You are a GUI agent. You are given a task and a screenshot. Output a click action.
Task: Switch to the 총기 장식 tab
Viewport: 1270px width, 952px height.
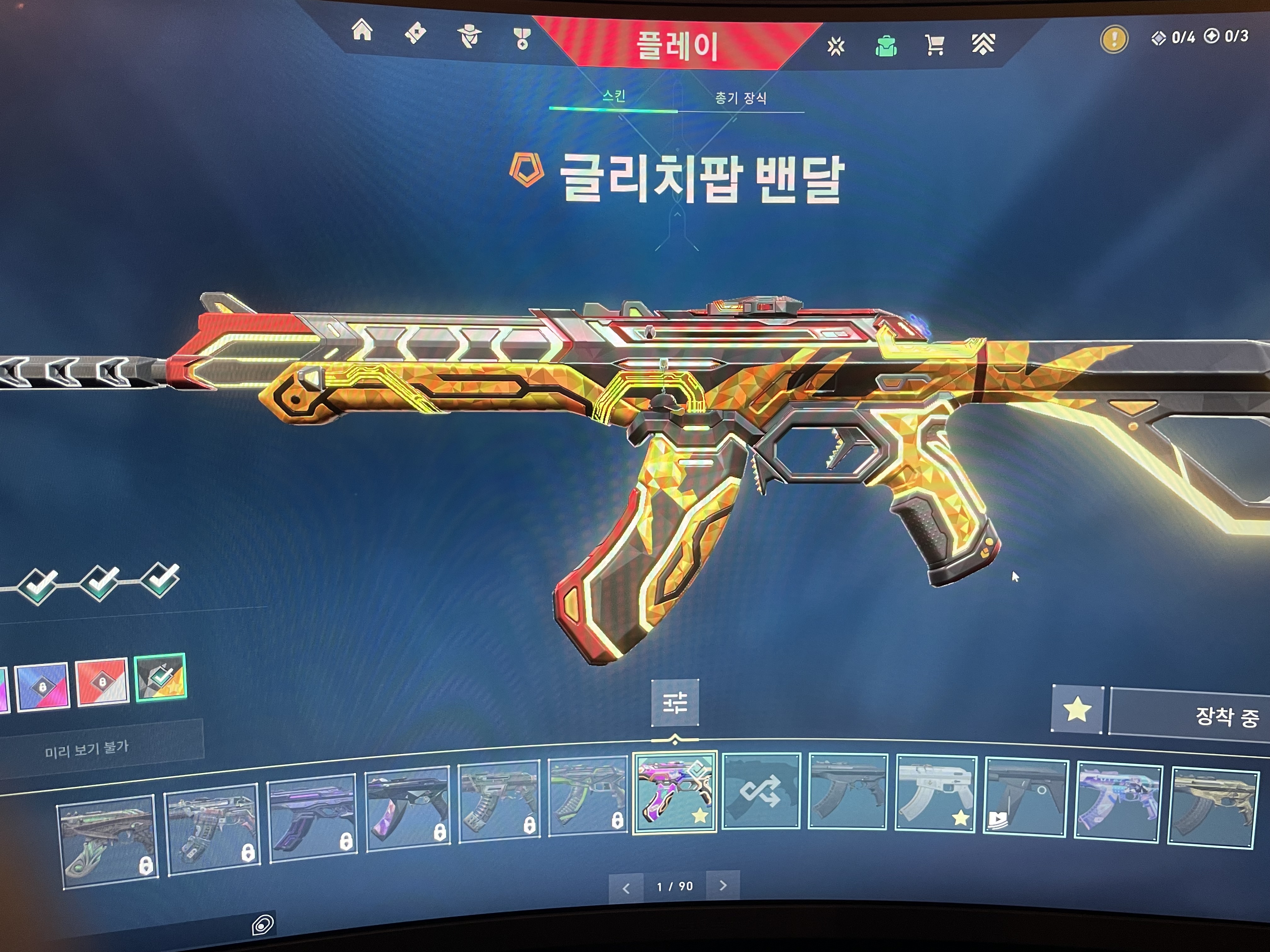coord(741,98)
